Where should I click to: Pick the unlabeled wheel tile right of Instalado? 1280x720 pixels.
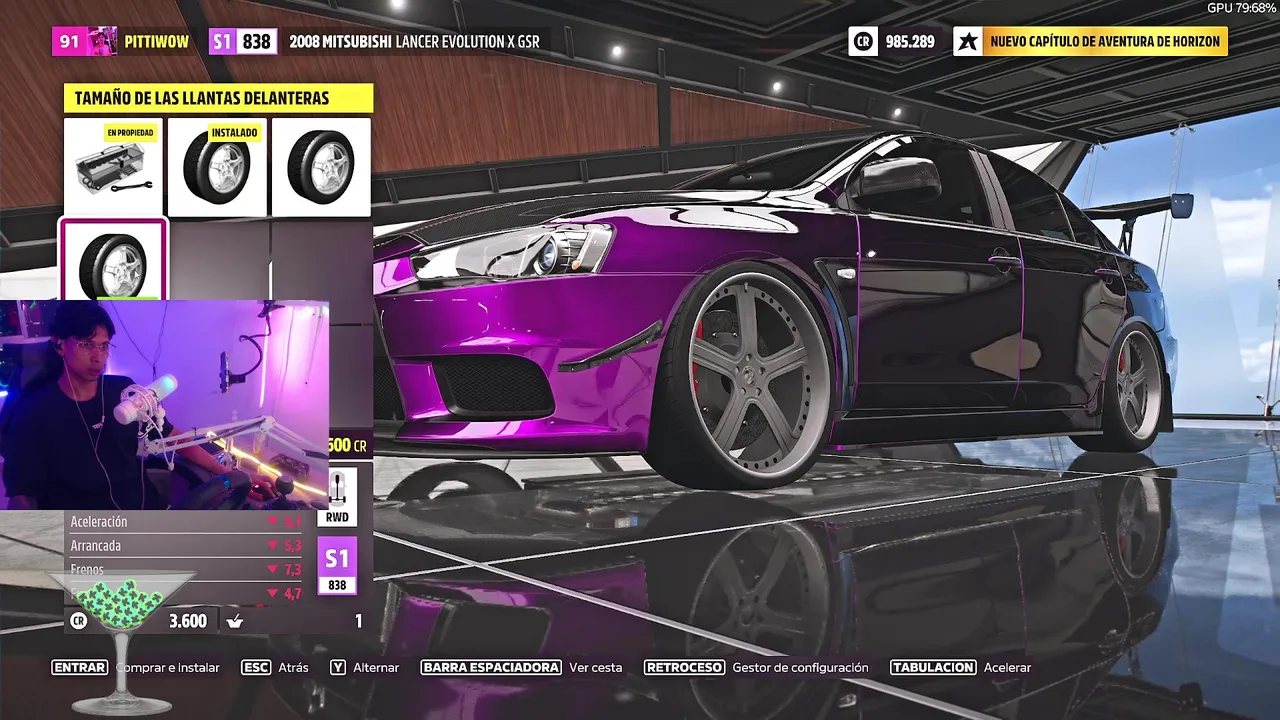click(x=321, y=167)
